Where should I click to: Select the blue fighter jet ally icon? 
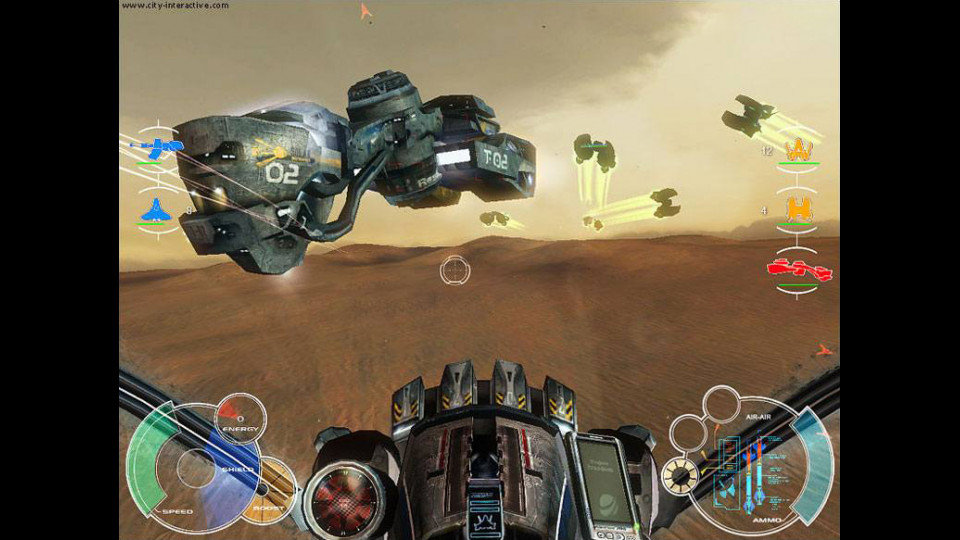pos(159,209)
